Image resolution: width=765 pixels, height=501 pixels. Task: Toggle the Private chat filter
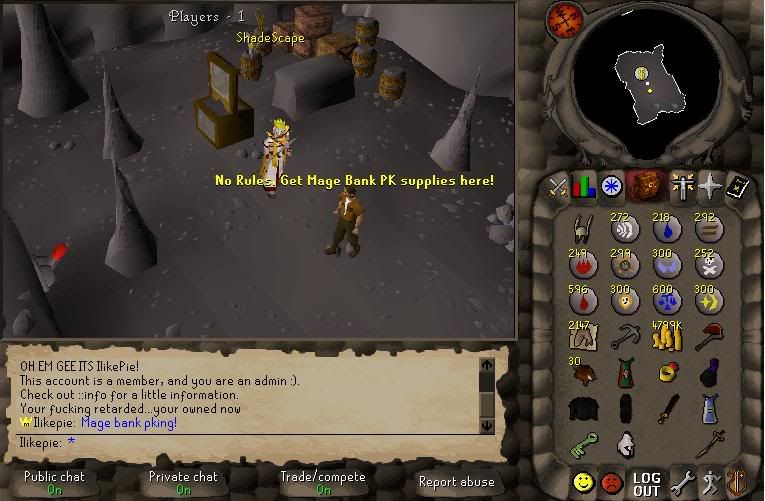184,484
